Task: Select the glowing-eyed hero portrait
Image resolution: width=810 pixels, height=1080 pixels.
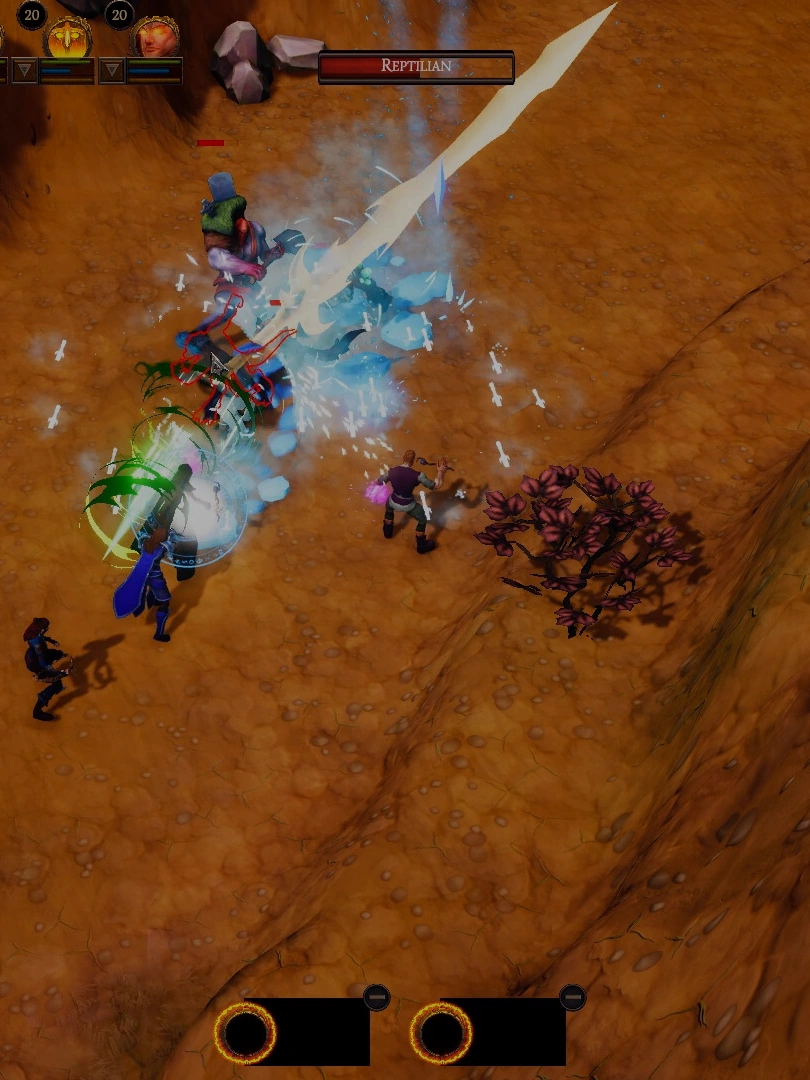Action: (155, 38)
